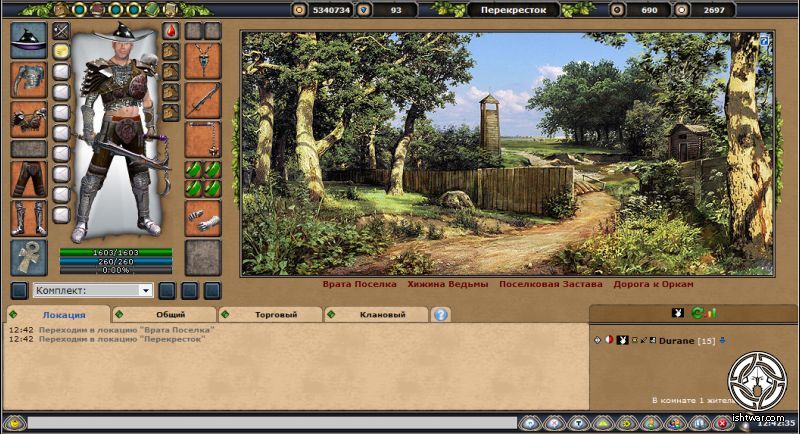Image resolution: width=800 pixels, height=434 pixels.
Task: Click the red blood drop icon
Action: tap(170, 31)
